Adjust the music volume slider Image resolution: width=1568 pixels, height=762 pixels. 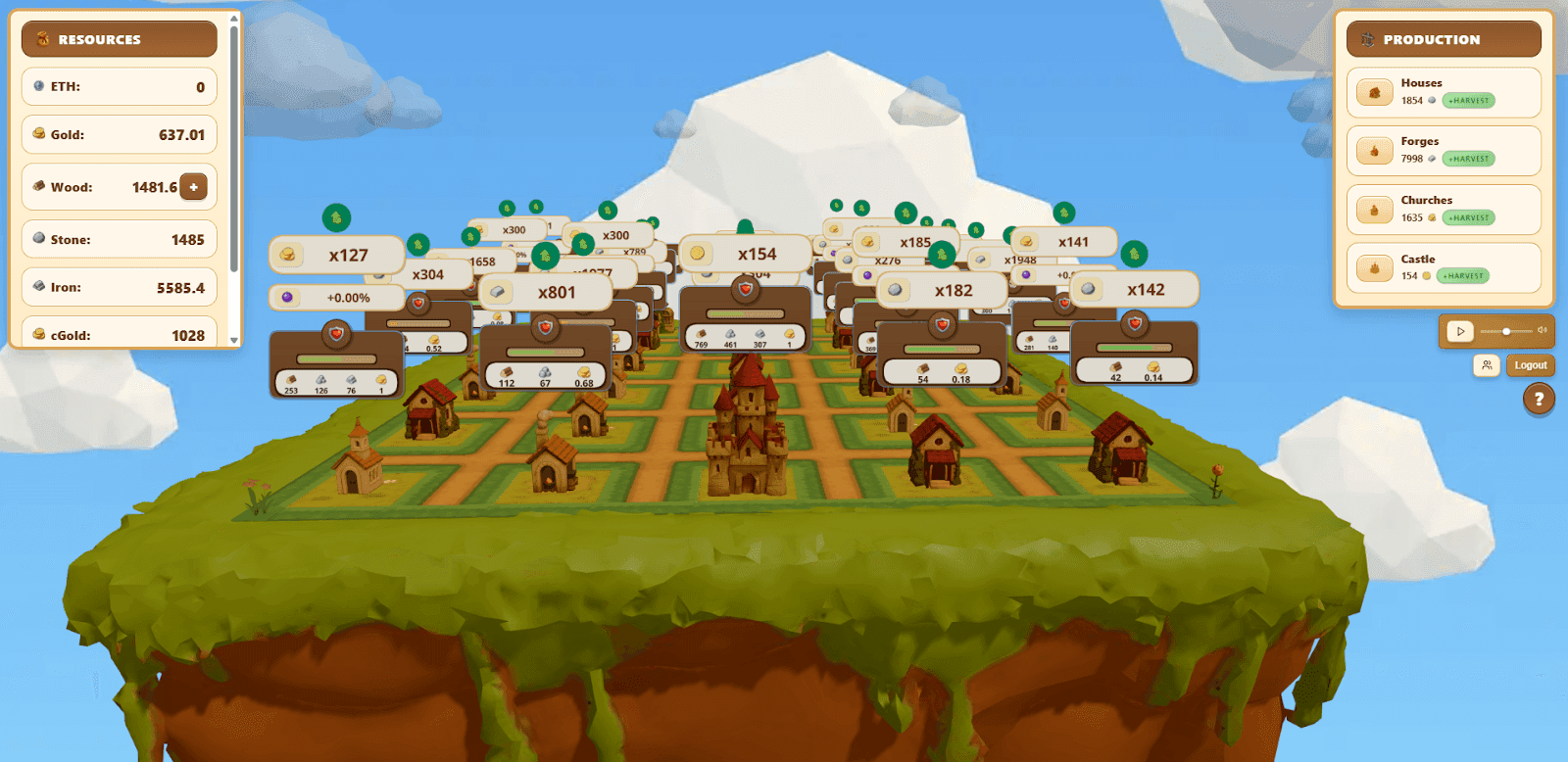pyautogui.click(x=1505, y=331)
